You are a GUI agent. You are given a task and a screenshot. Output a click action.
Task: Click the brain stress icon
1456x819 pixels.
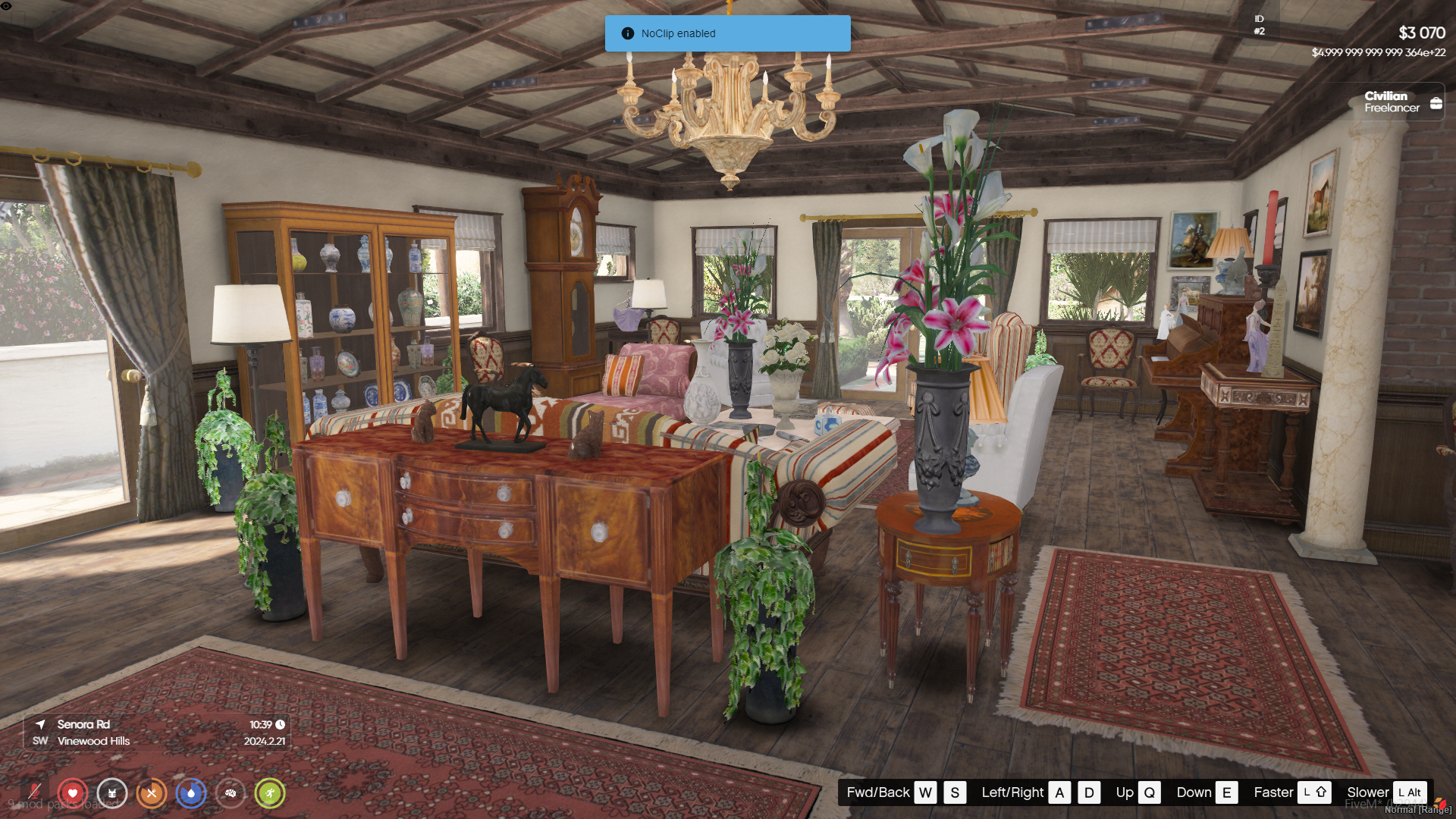(x=231, y=793)
